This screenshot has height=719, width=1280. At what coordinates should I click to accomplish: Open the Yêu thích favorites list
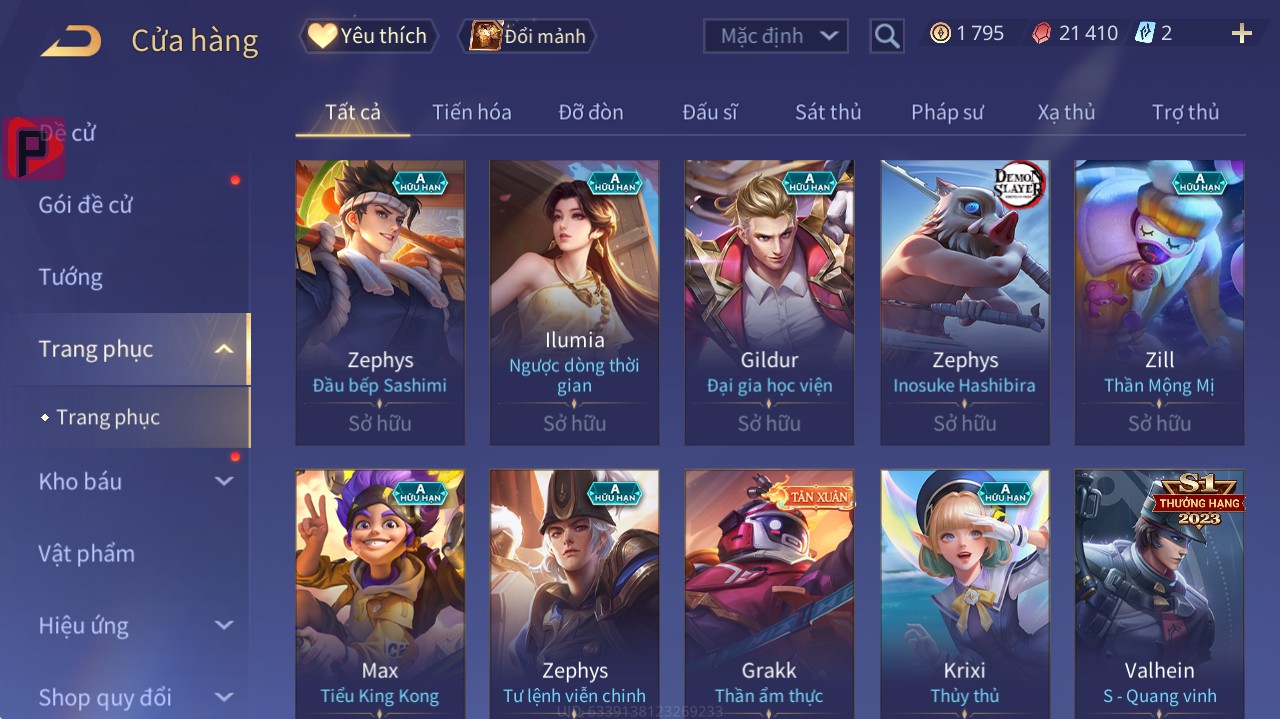point(368,36)
